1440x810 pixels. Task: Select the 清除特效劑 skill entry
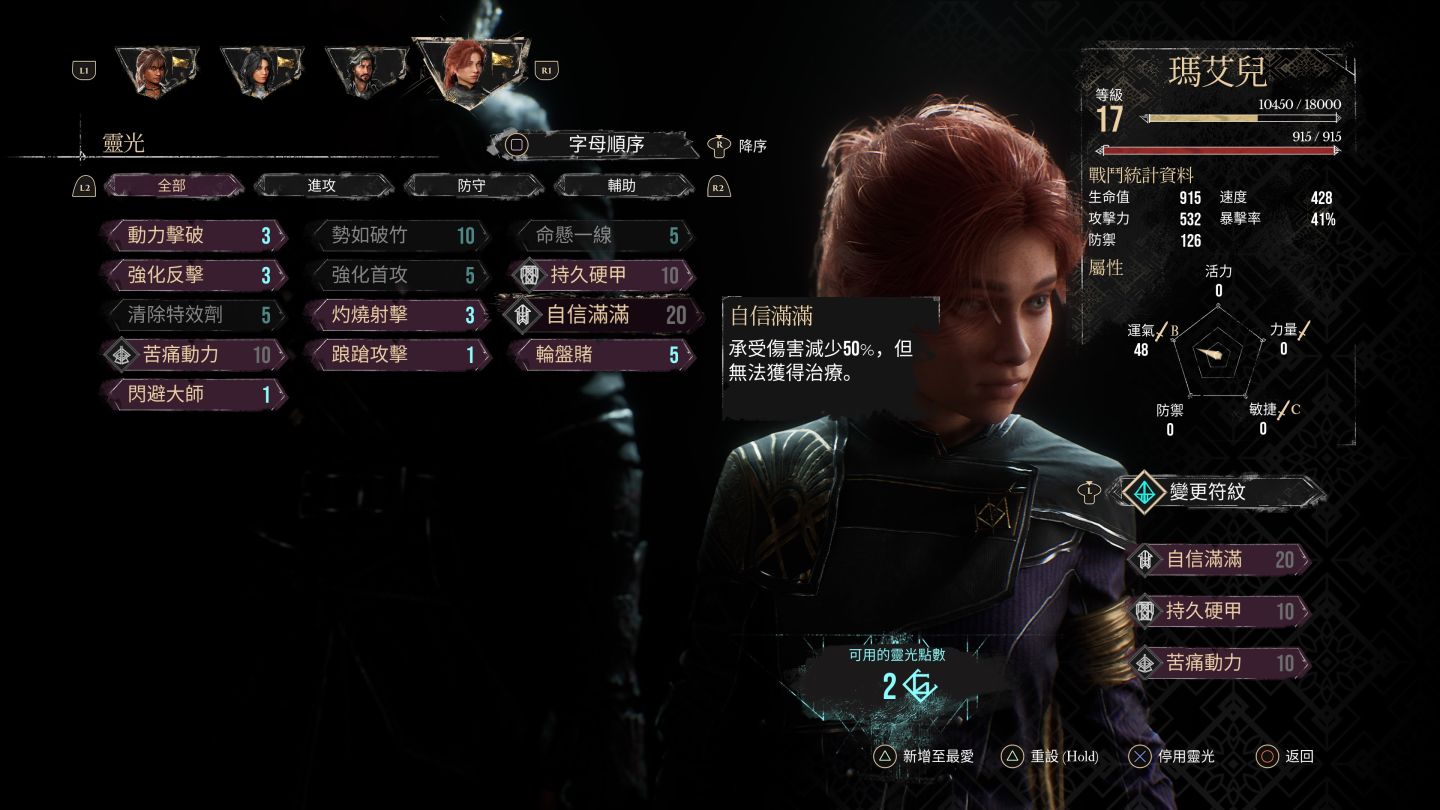pyautogui.click(x=194, y=315)
